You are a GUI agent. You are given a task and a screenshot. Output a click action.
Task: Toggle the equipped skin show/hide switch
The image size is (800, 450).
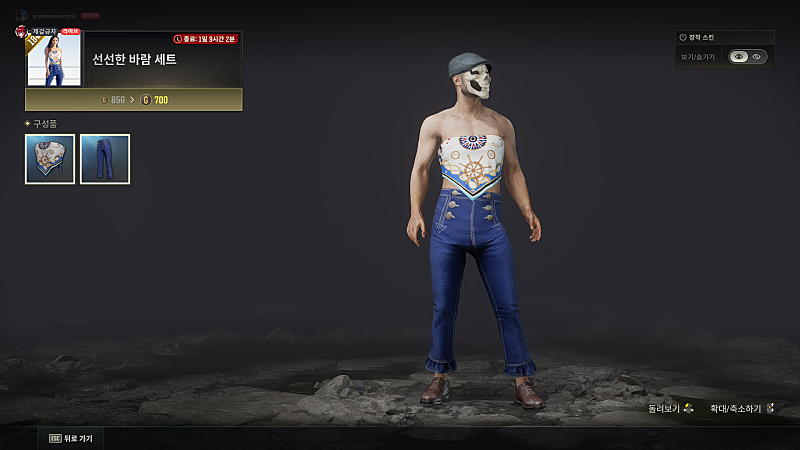click(x=747, y=57)
